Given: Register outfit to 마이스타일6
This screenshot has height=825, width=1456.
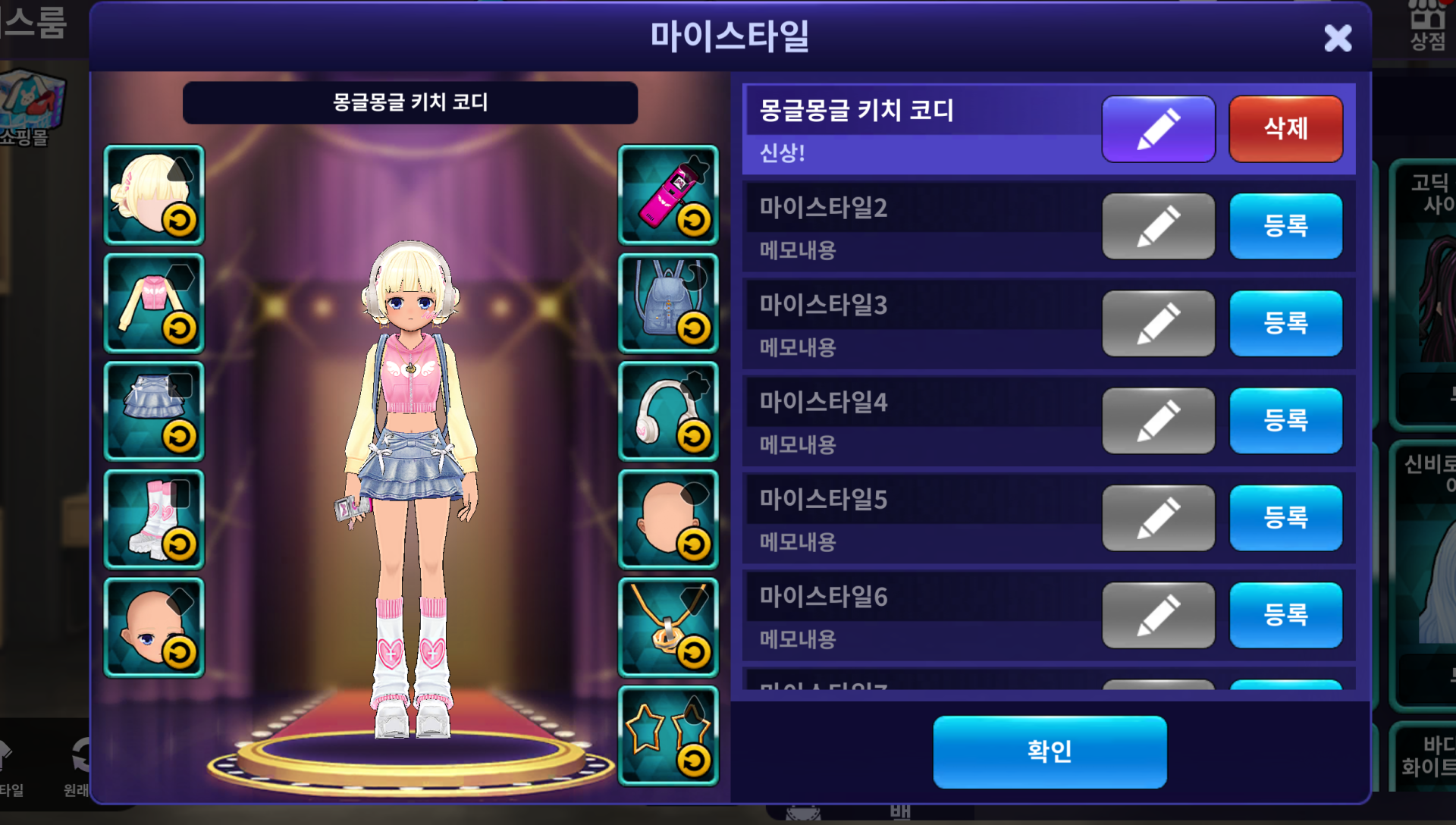Looking at the screenshot, I should point(1285,614).
